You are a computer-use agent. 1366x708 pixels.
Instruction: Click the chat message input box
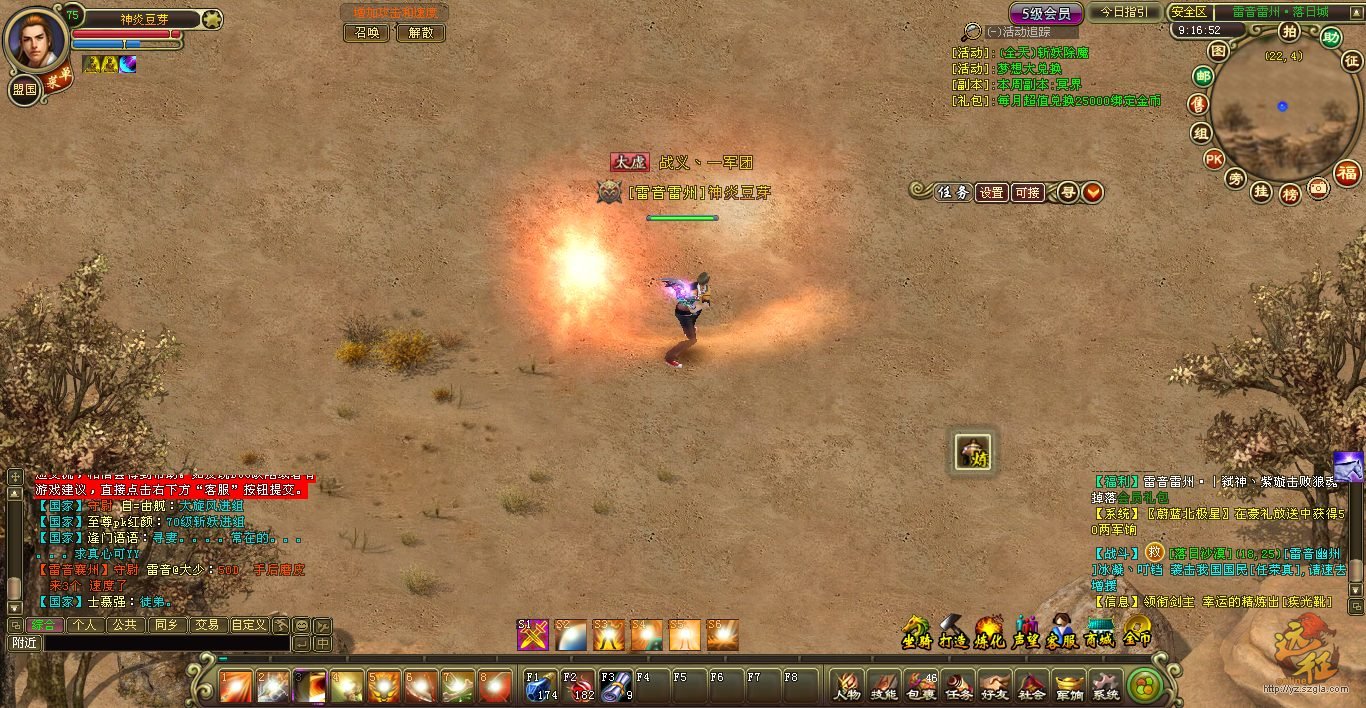coord(165,644)
